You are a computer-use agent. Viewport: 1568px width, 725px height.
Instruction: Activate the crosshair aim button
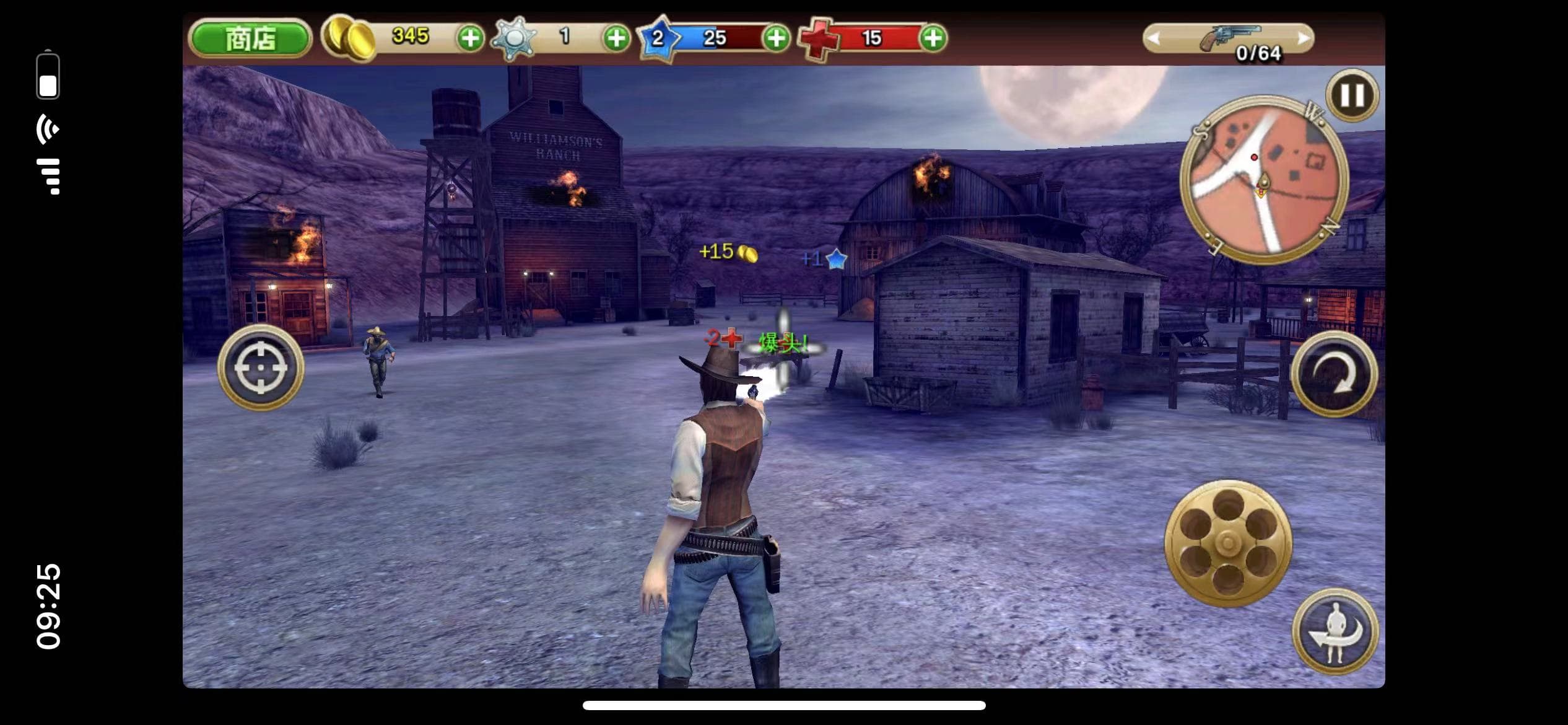point(261,367)
